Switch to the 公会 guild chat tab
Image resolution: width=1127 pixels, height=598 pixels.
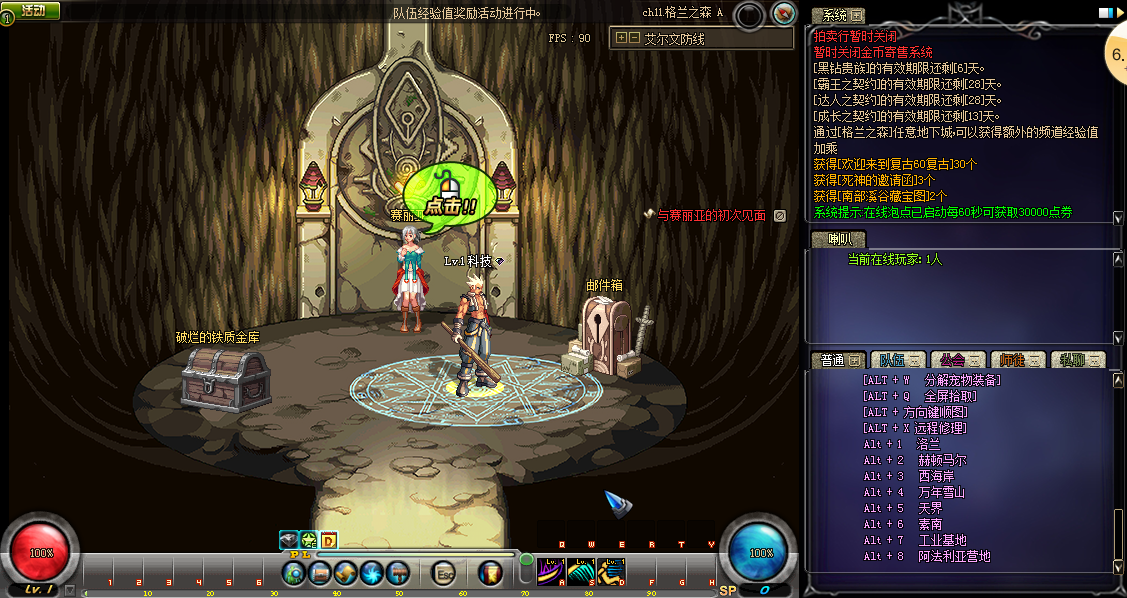tap(955, 360)
